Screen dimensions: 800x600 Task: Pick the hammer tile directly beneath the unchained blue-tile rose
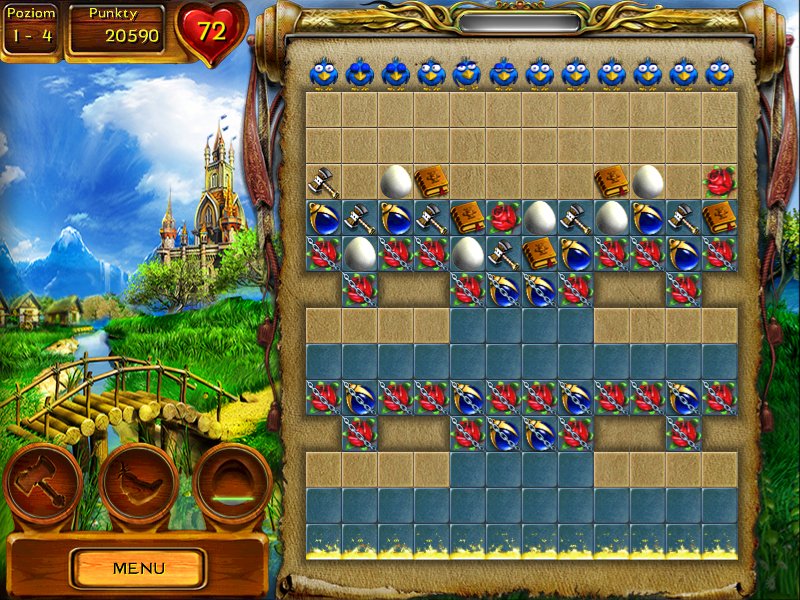click(x=503, y=253)
